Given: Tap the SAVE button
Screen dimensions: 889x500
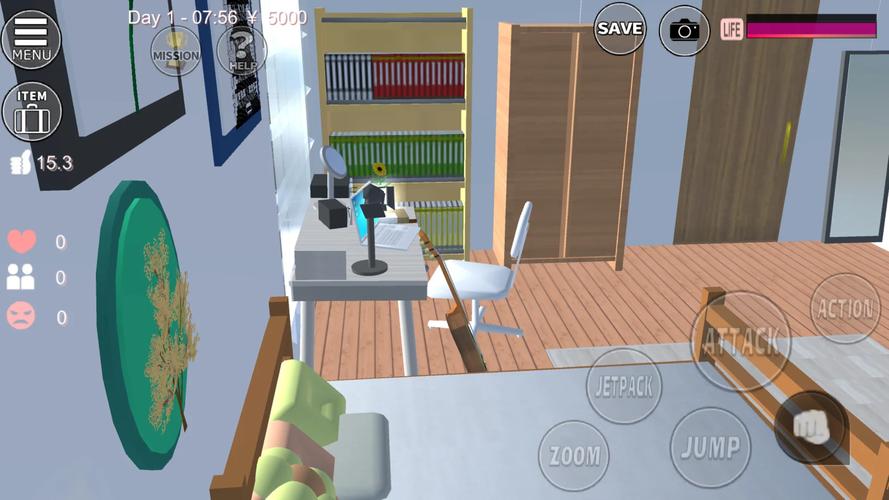Looking at the screenshot, I should [619, 28].
